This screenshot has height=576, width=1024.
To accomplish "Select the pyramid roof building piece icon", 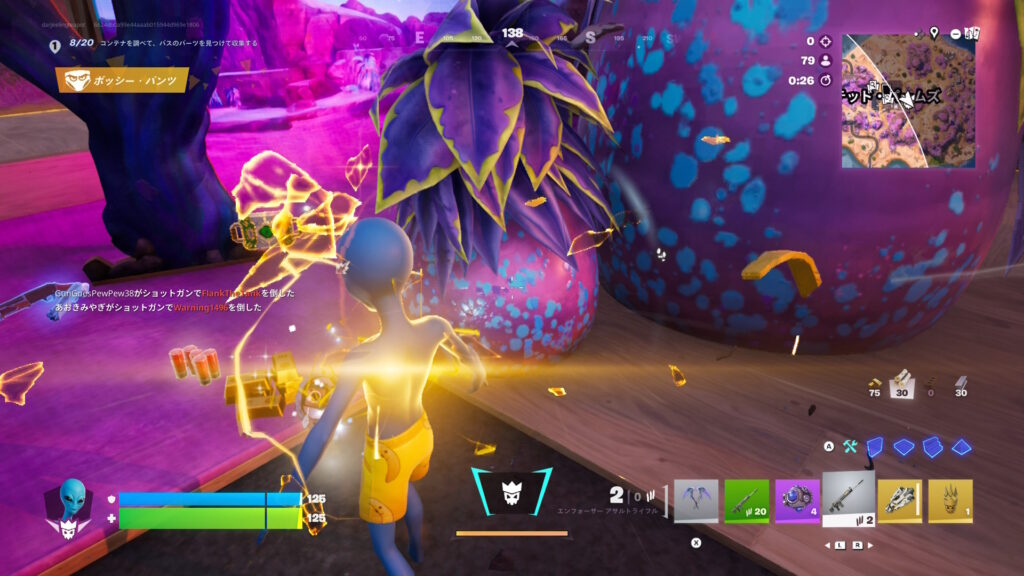I will (962, 447).
